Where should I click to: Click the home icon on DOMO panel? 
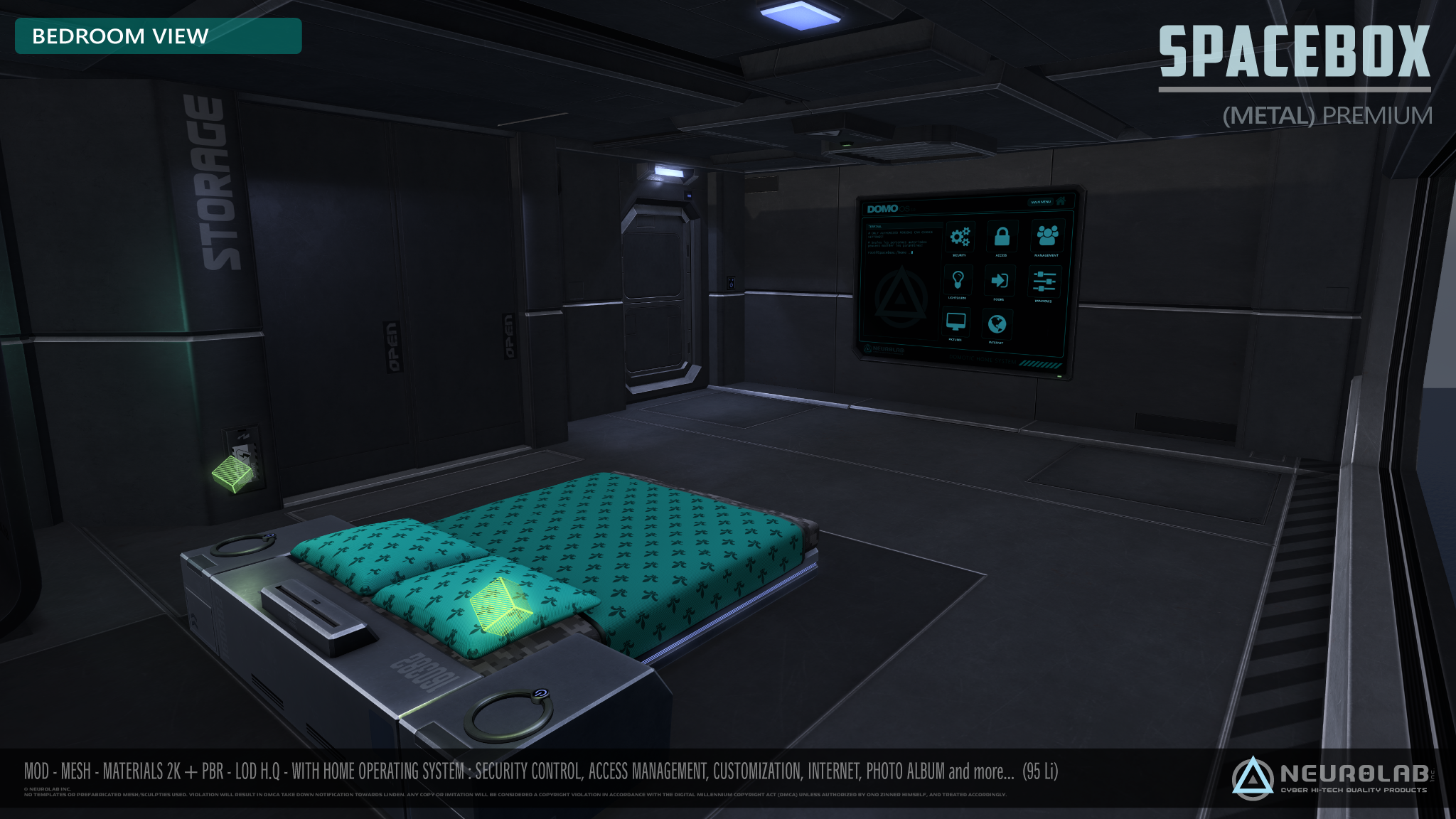coord(1061,201)
